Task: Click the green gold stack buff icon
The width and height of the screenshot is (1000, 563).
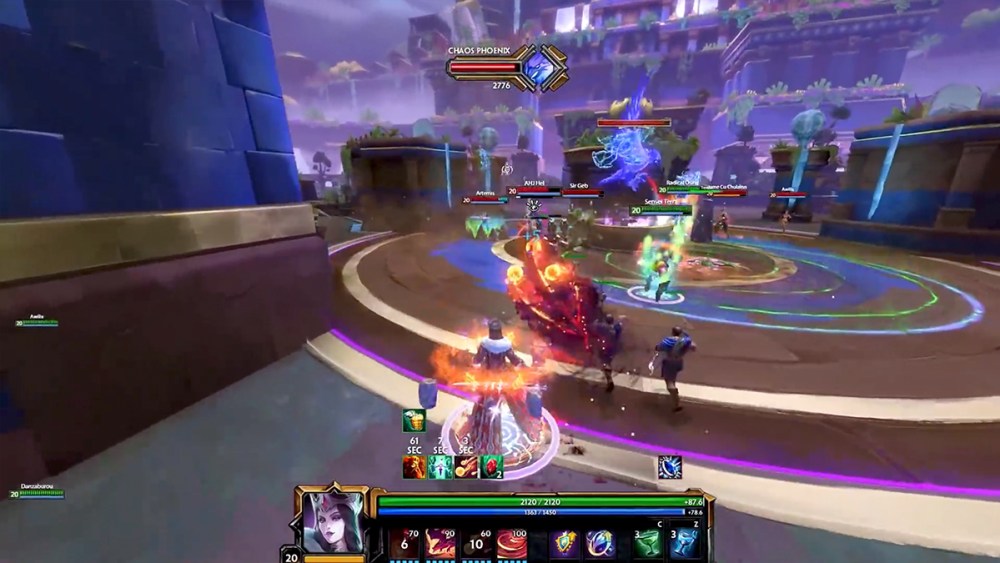Action: coord(414,421)
